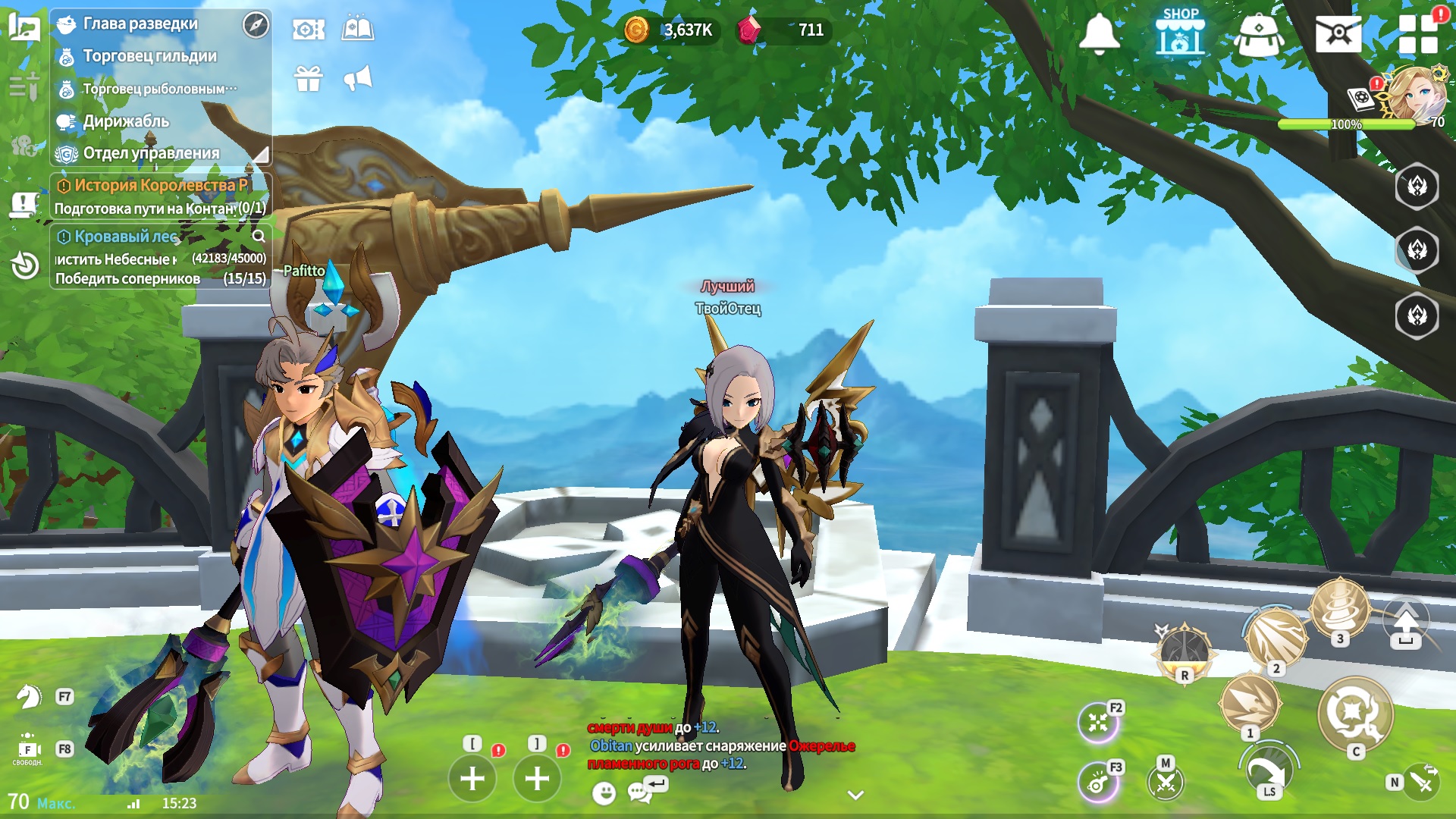This screenshot has height=819, width=1456.
Task: Select the Дирижабль destination entry
Action: coord(126,121)
